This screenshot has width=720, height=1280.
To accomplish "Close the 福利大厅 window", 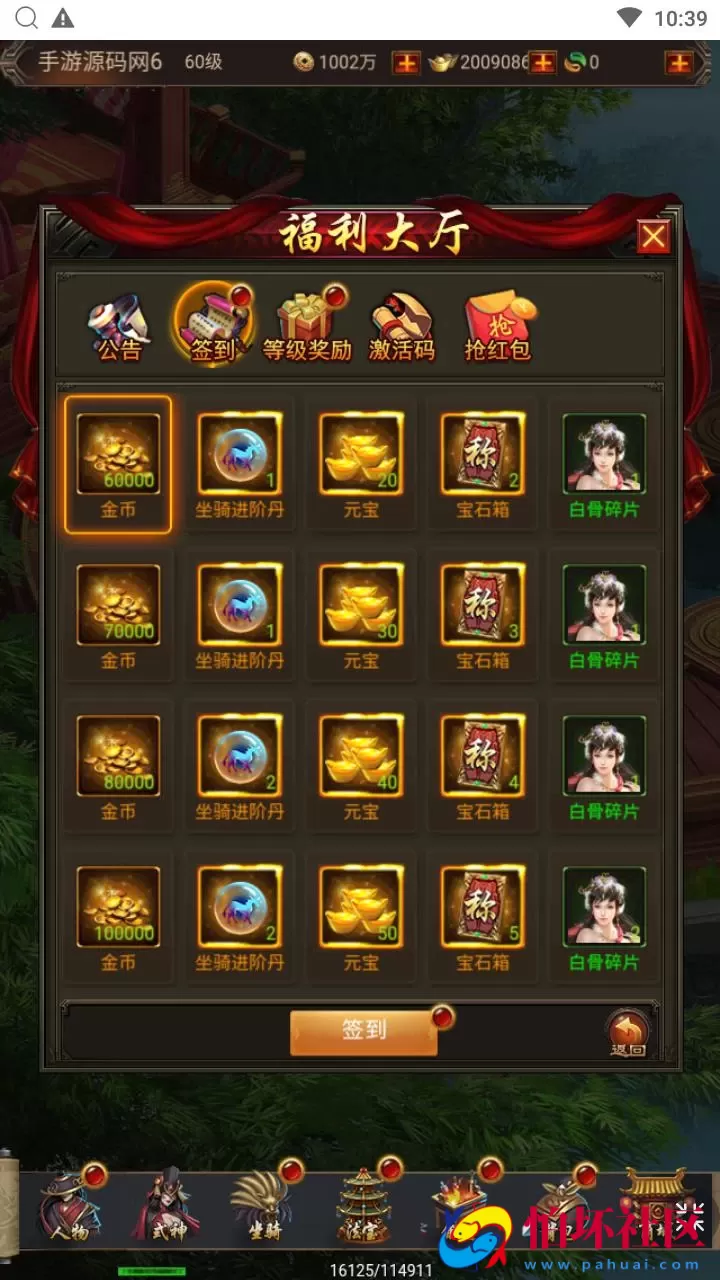I will pyautogui.click(x=653, y=237).
